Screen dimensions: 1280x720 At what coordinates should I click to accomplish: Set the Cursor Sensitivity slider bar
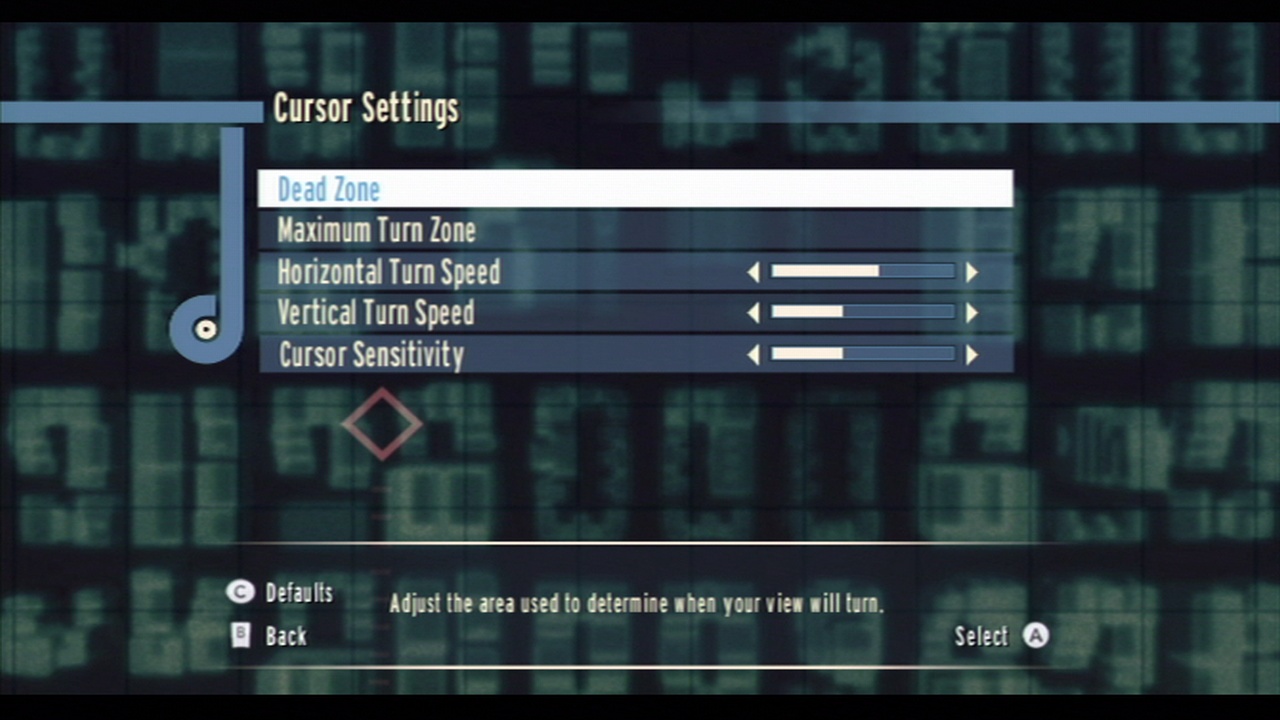tap(862, 354)
